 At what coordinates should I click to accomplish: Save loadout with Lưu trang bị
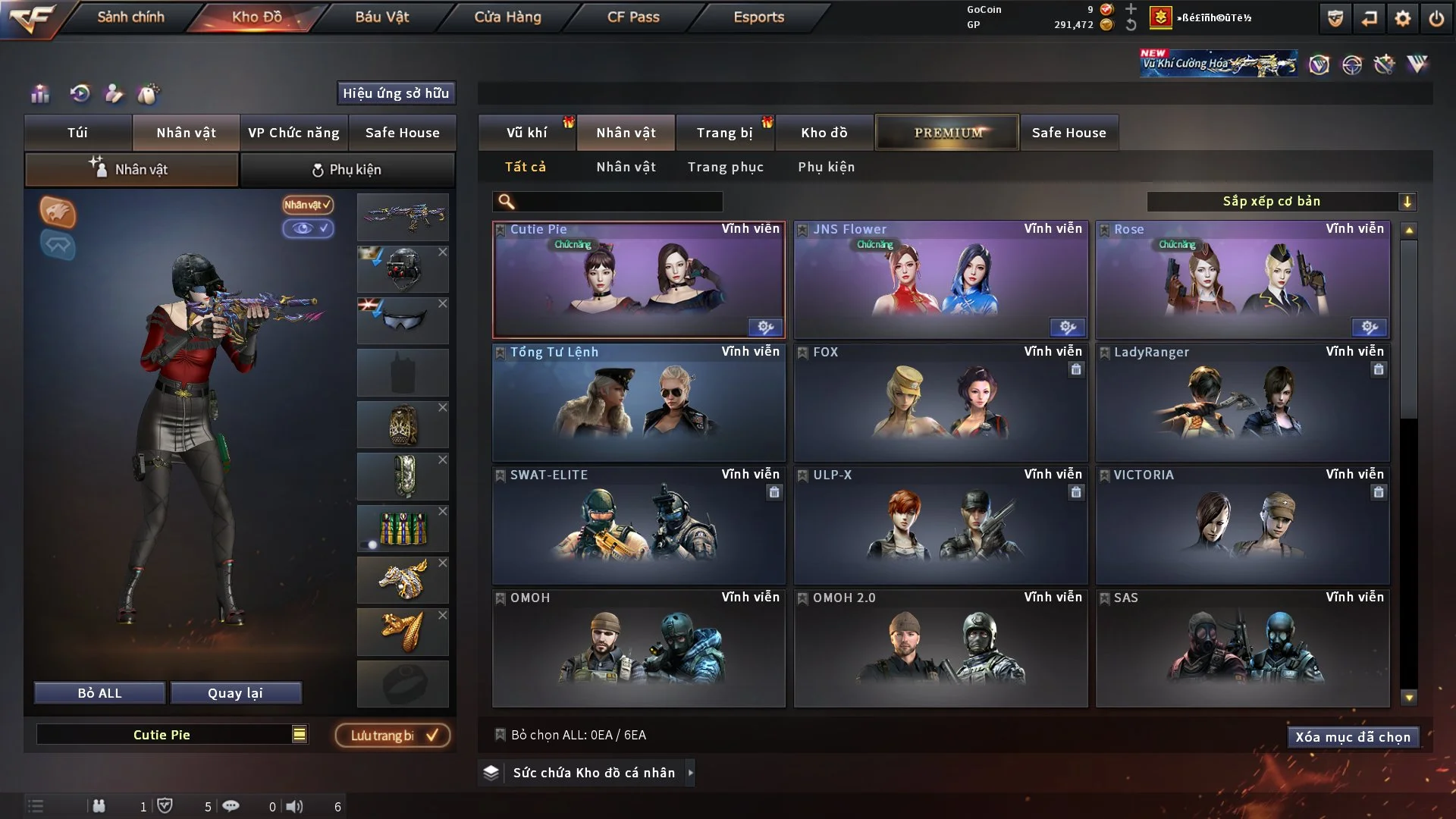tap(393, 736)
